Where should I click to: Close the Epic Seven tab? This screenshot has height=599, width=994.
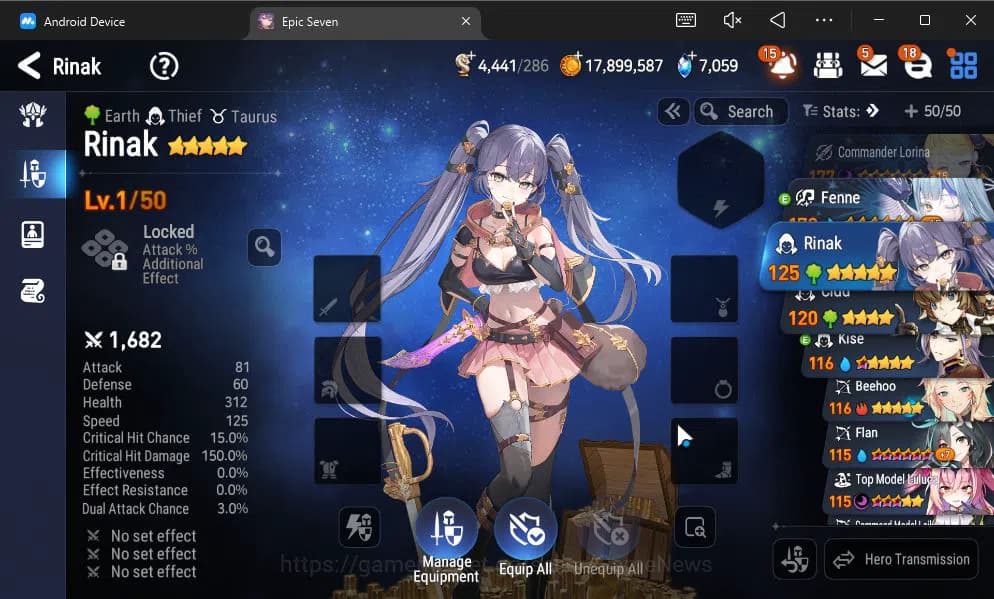[466, 21]
